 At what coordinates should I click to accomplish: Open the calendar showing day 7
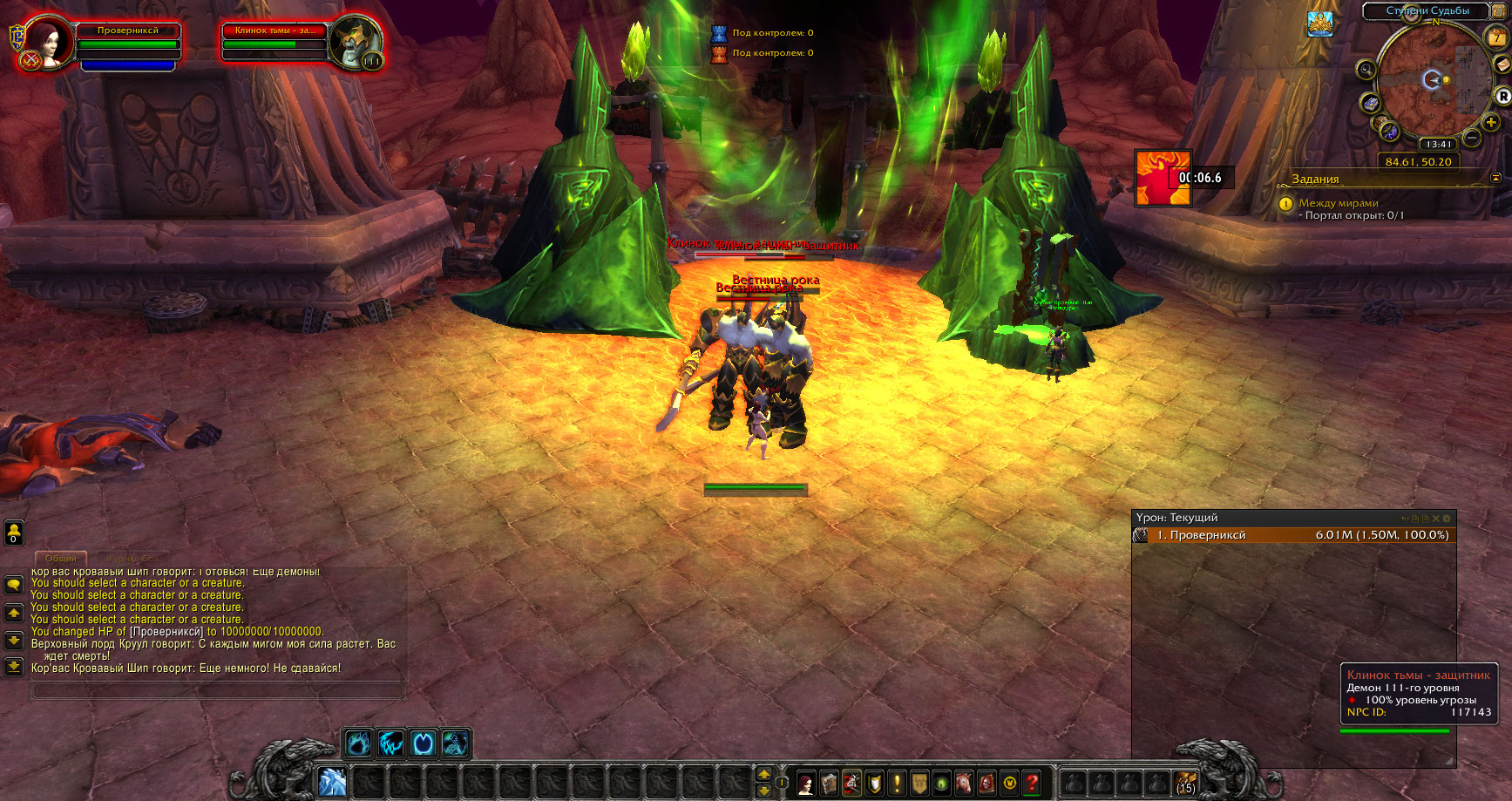click(x=1496, y=37)
